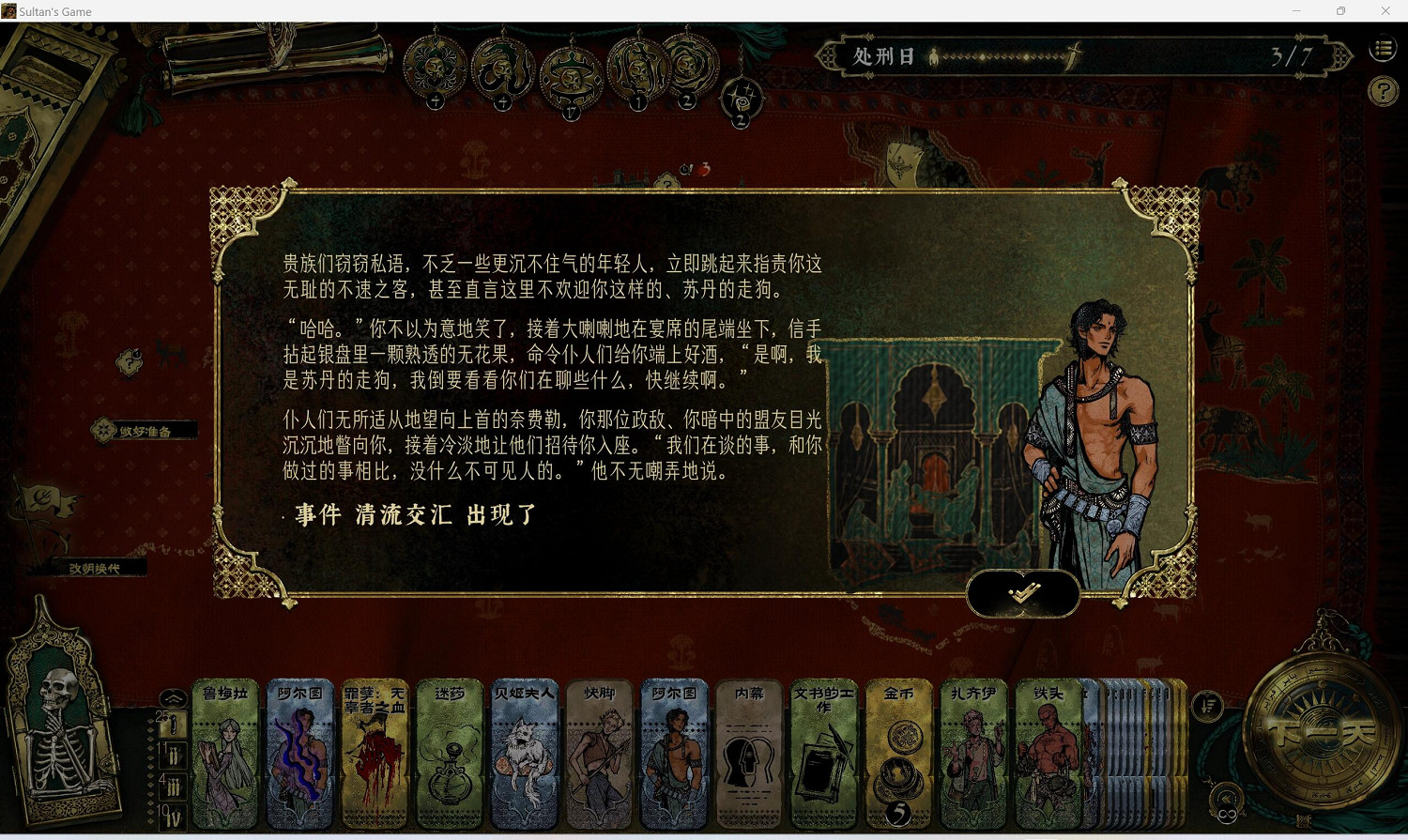Open the log list icon at top right

[x=1382, y=48]
